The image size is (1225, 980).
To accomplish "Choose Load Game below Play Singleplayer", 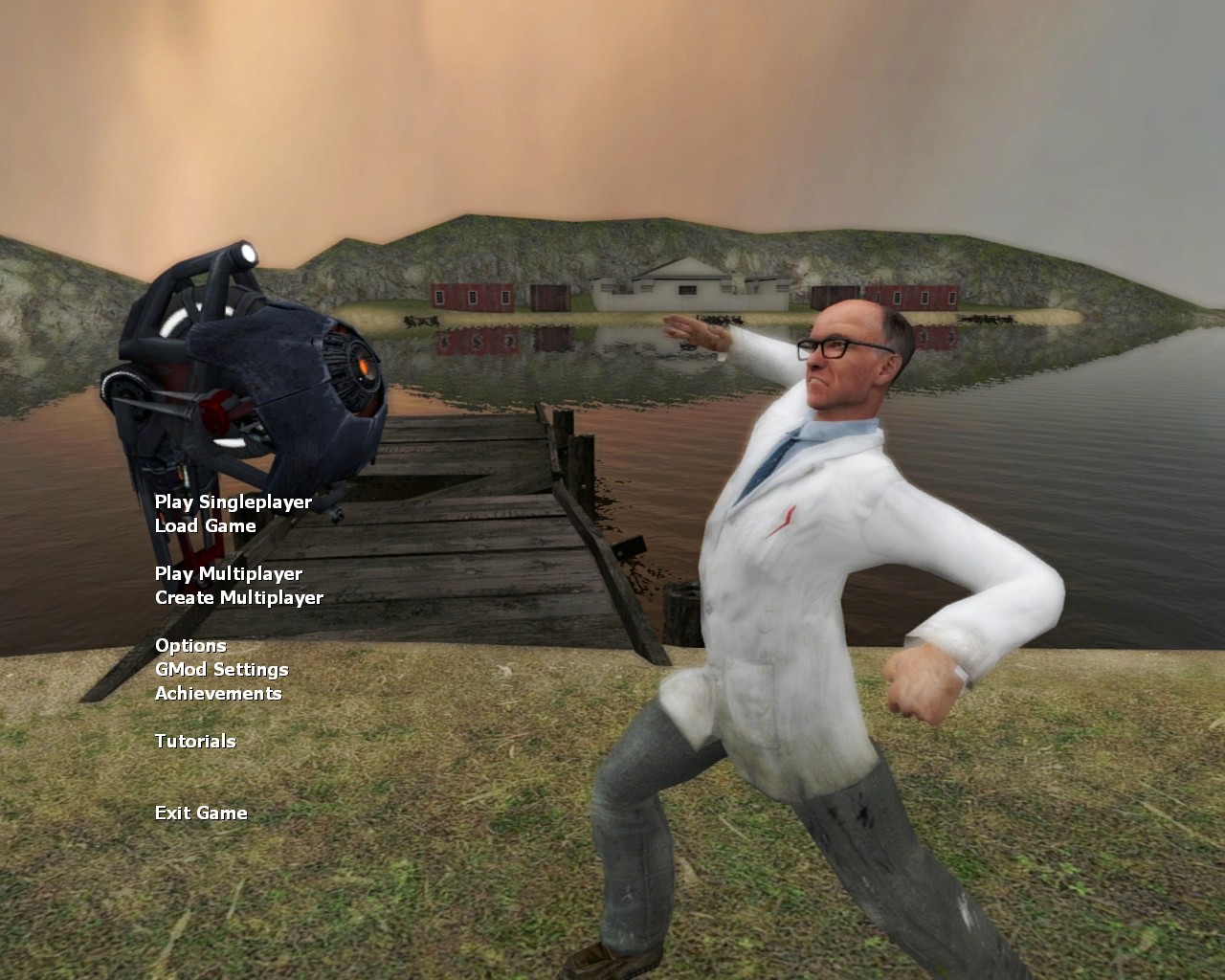I will (x=205, y=525).
